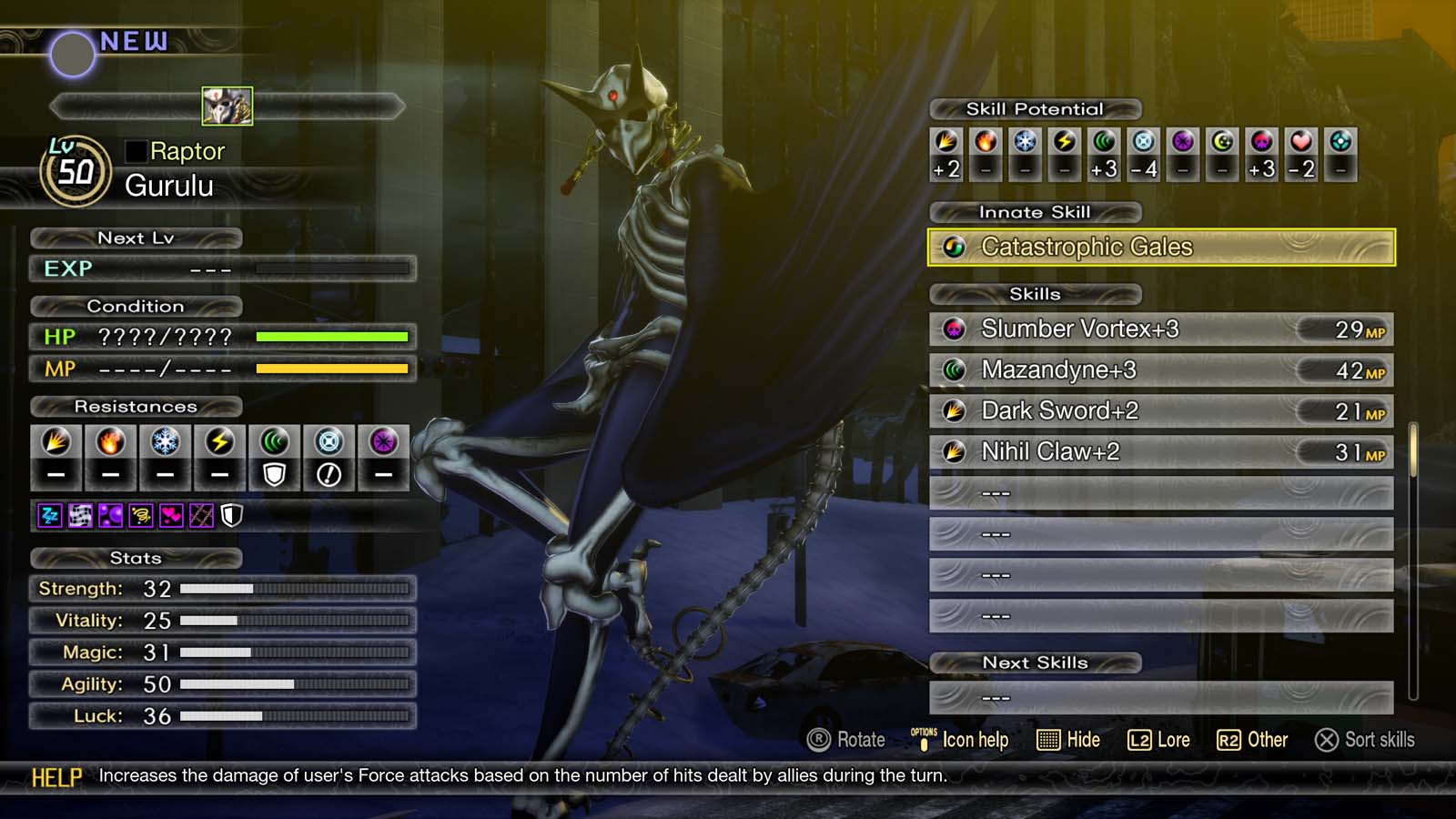Viewport: 1456px width, 819px height.
Task: Select the Electric affinity icon in Skill Potential
Action: pos(1065,141)
